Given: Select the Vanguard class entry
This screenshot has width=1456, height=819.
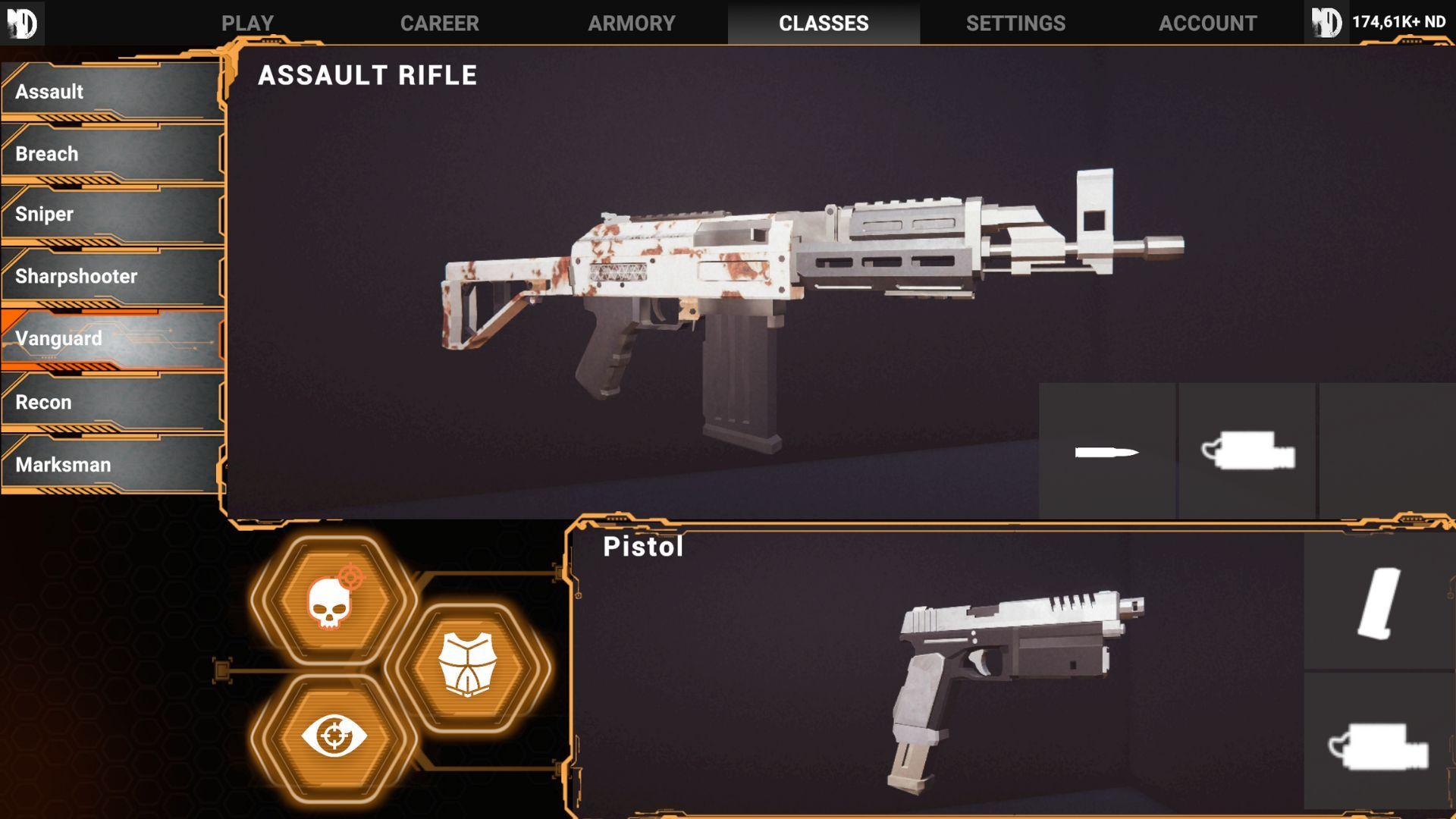Looking at the screenshot, I should click(112, 339).
